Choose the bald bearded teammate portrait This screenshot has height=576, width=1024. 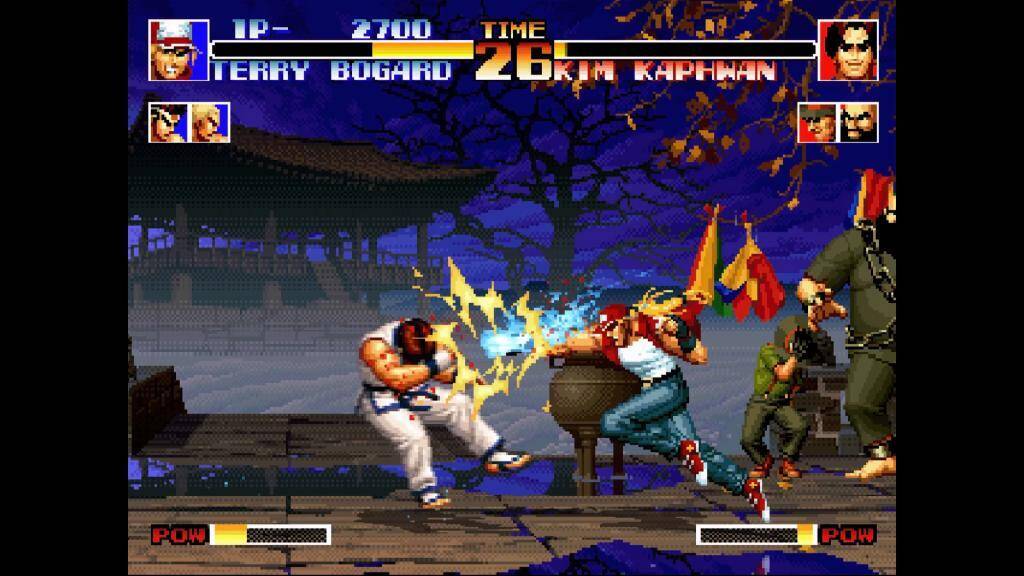click(859, 122)
